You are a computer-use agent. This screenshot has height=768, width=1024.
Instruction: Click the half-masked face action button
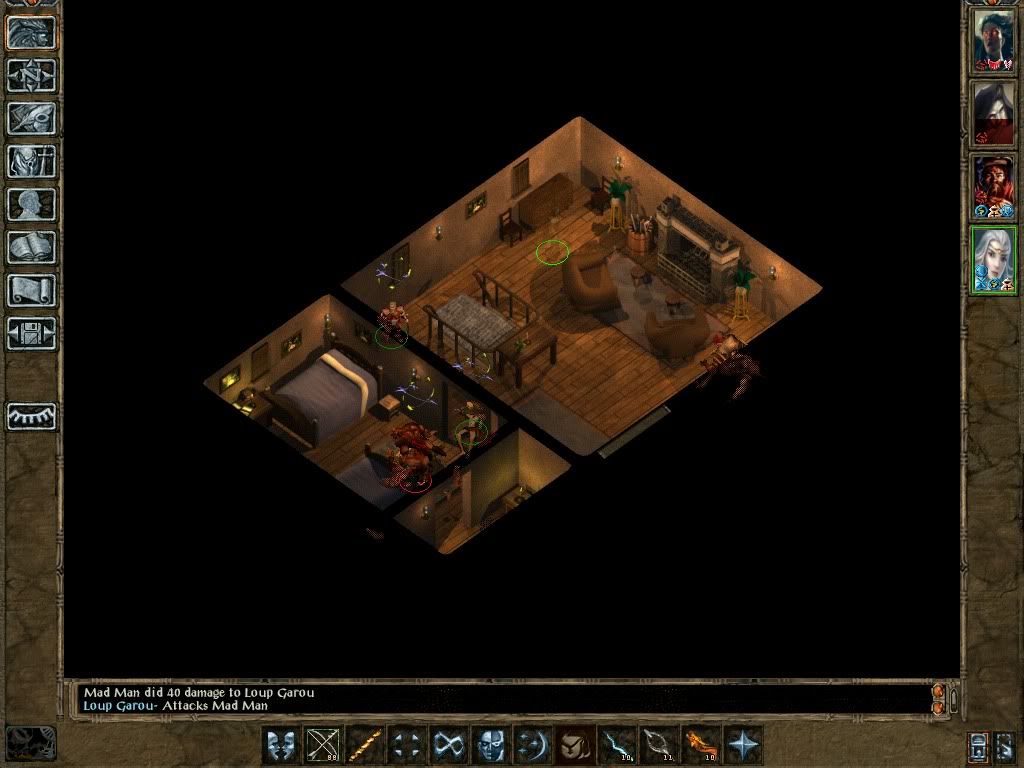490,745
